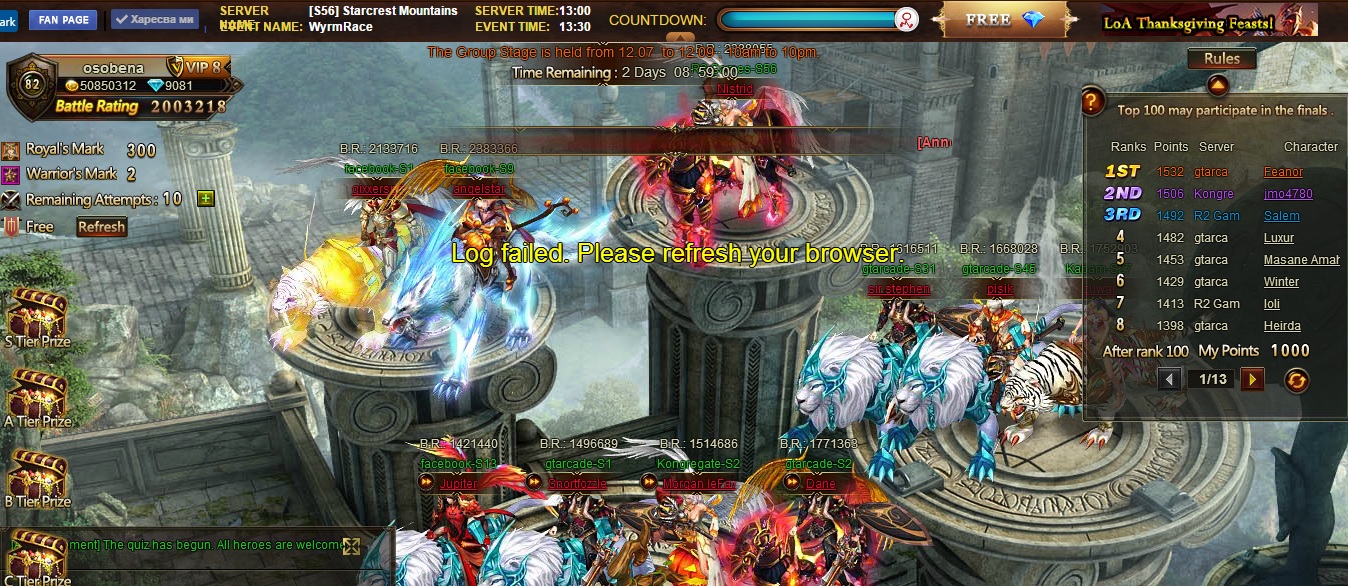Open the A Tier Prize chest

coord(37,396)
